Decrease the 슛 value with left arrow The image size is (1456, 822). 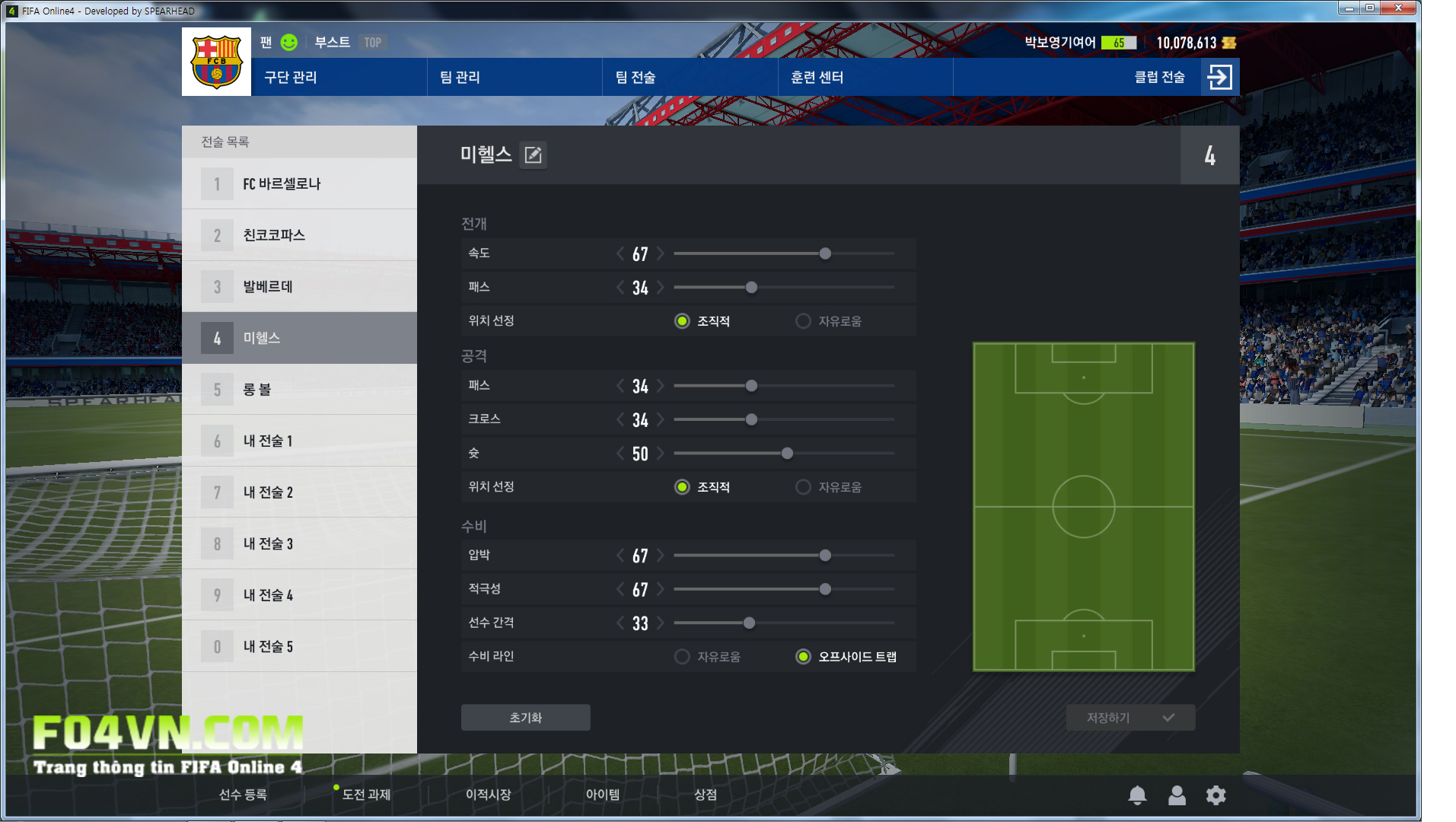tap(620, 454)
